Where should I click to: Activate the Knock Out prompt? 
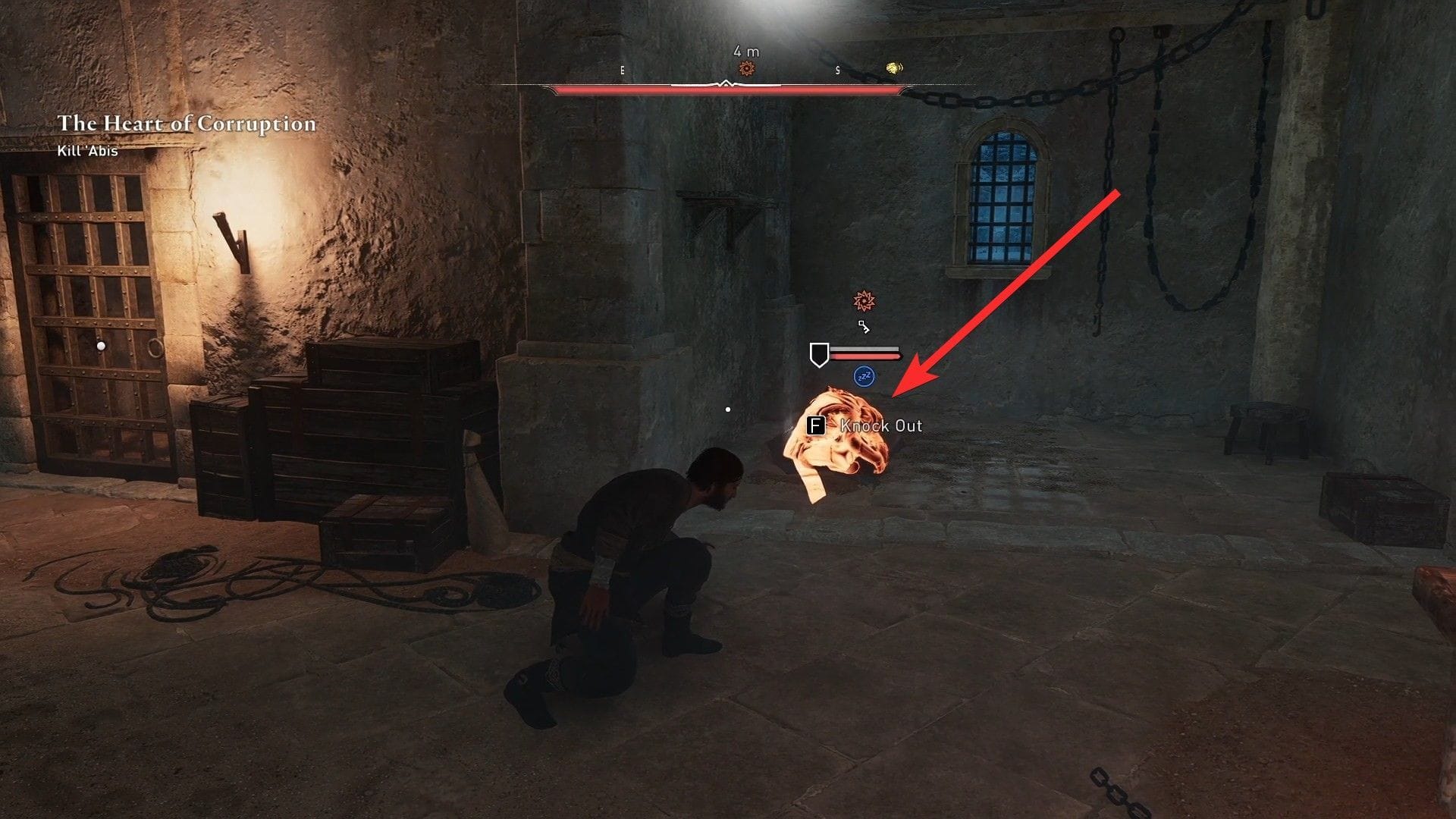tap(880, 426)
